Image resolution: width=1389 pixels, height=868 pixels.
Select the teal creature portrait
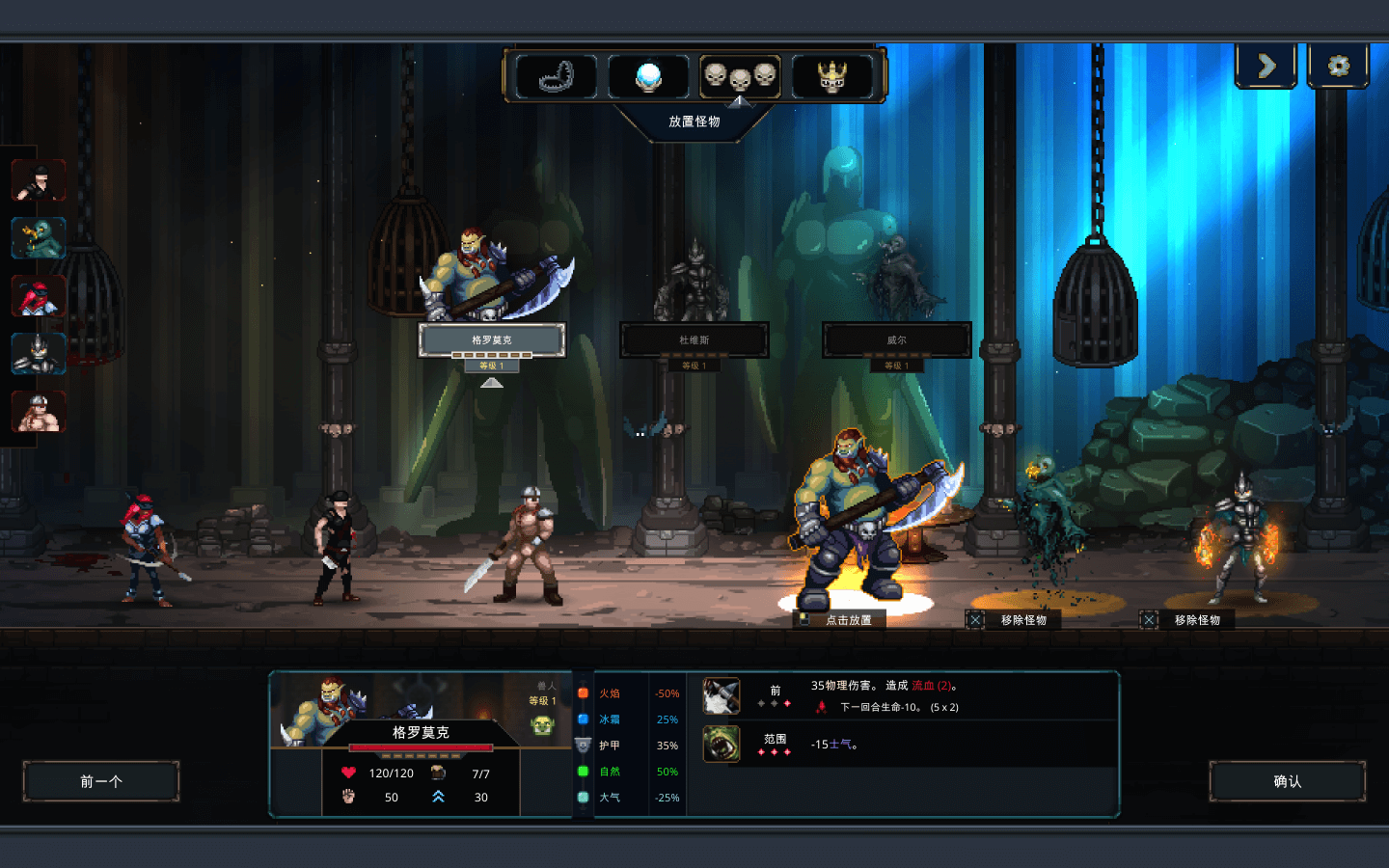coord(39,238)
